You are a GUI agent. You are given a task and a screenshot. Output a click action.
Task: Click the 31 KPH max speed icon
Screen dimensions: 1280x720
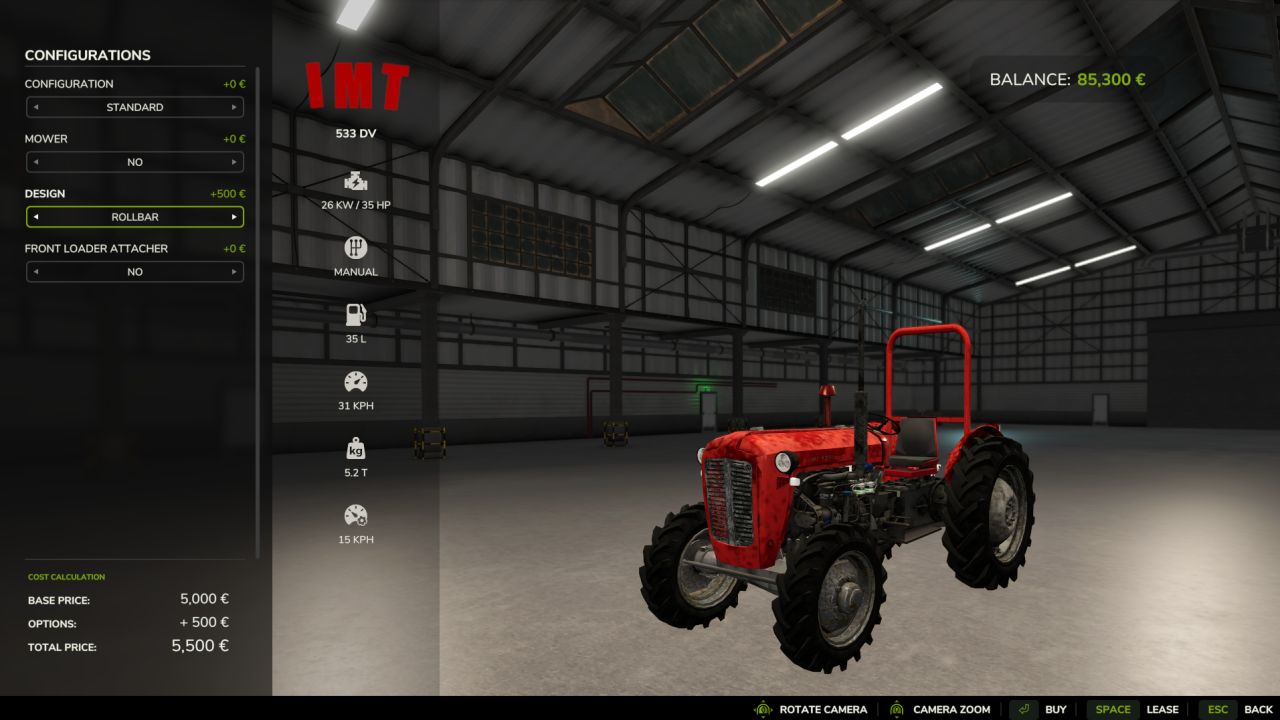click(355, 381)
